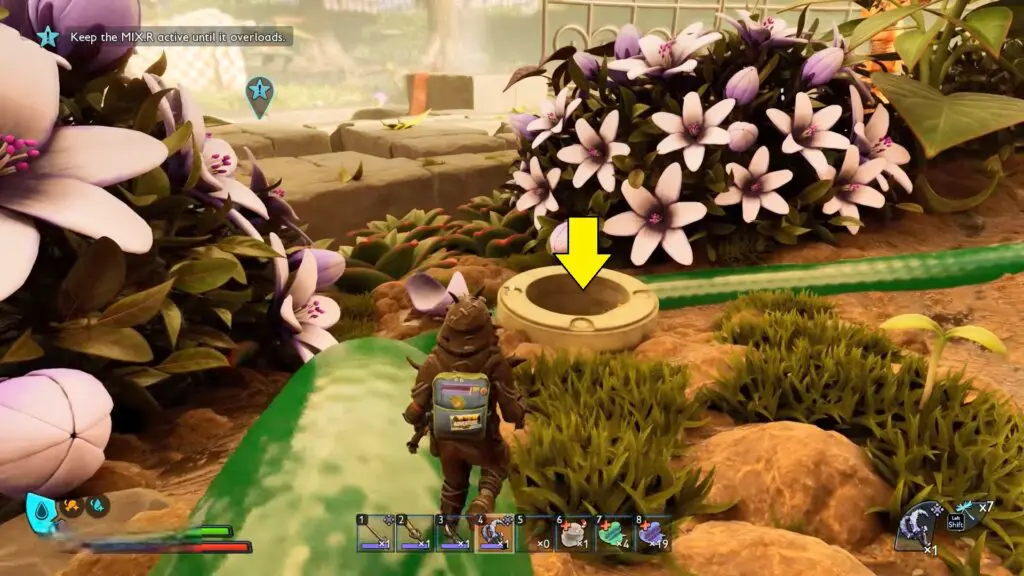Click the teal objective waypoint marker

(259, 93)
